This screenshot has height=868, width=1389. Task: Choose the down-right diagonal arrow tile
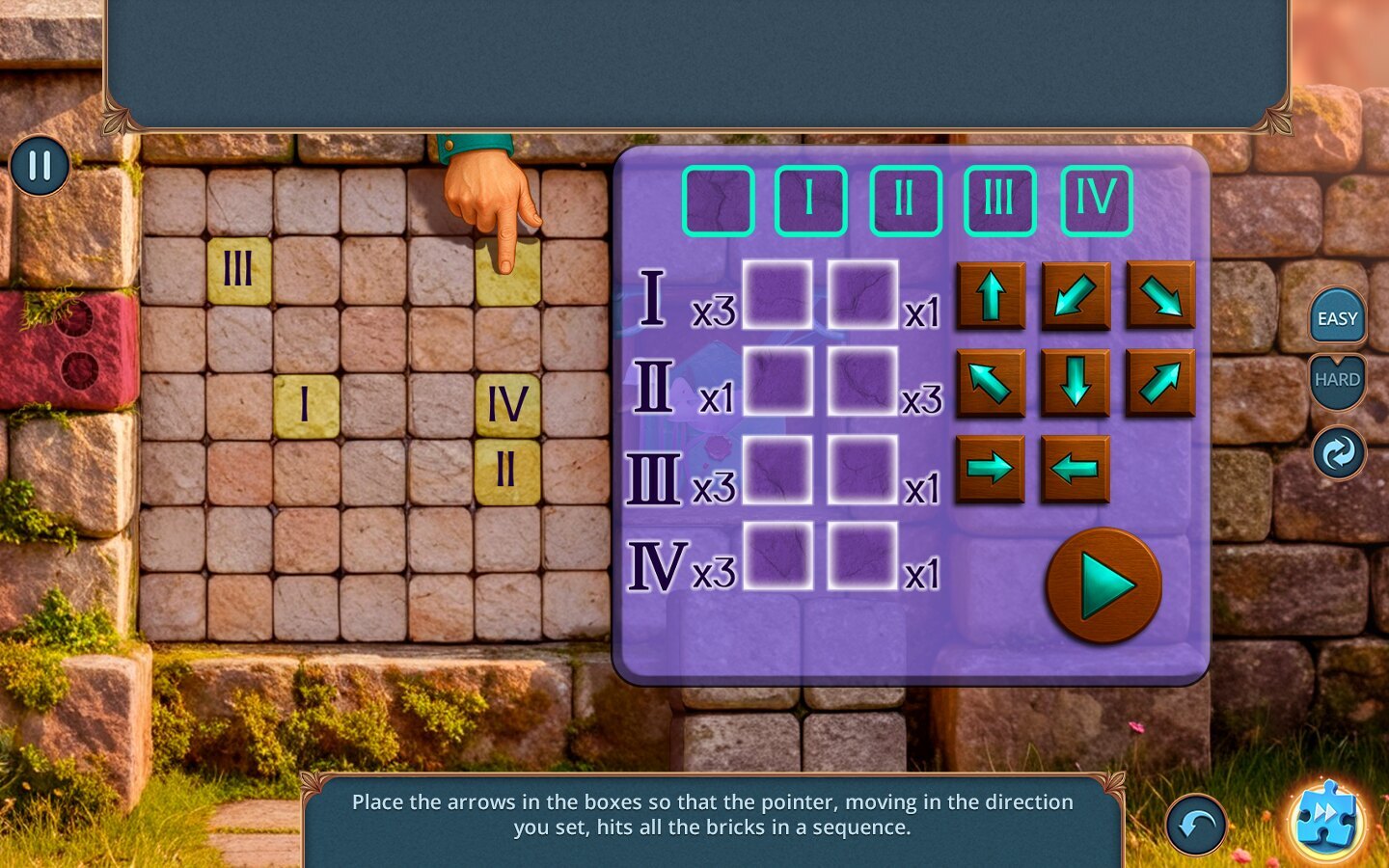[1160, 295]
